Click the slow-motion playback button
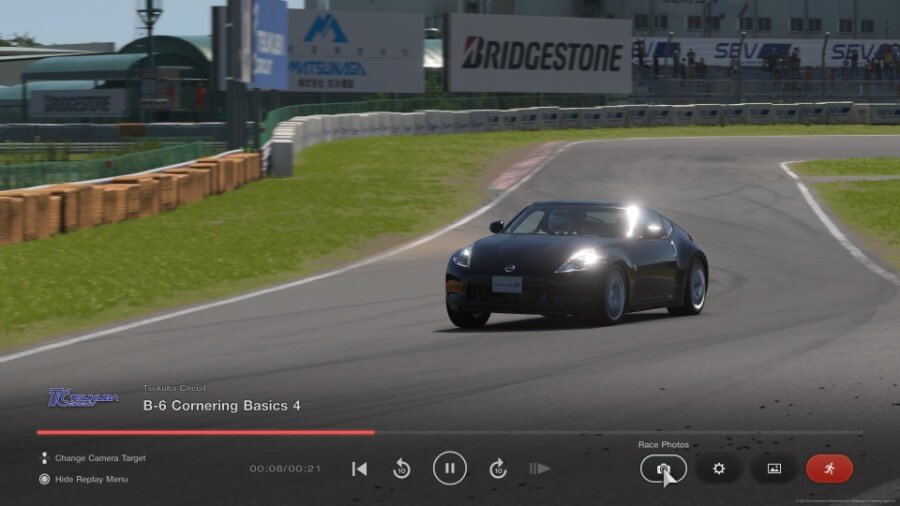The image size is (900, 506). click(540, 468)
